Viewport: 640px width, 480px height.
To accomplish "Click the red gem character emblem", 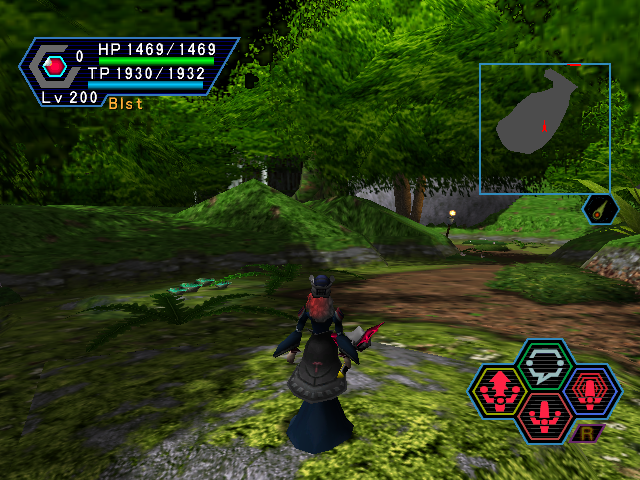I will [x=56, y=67].
